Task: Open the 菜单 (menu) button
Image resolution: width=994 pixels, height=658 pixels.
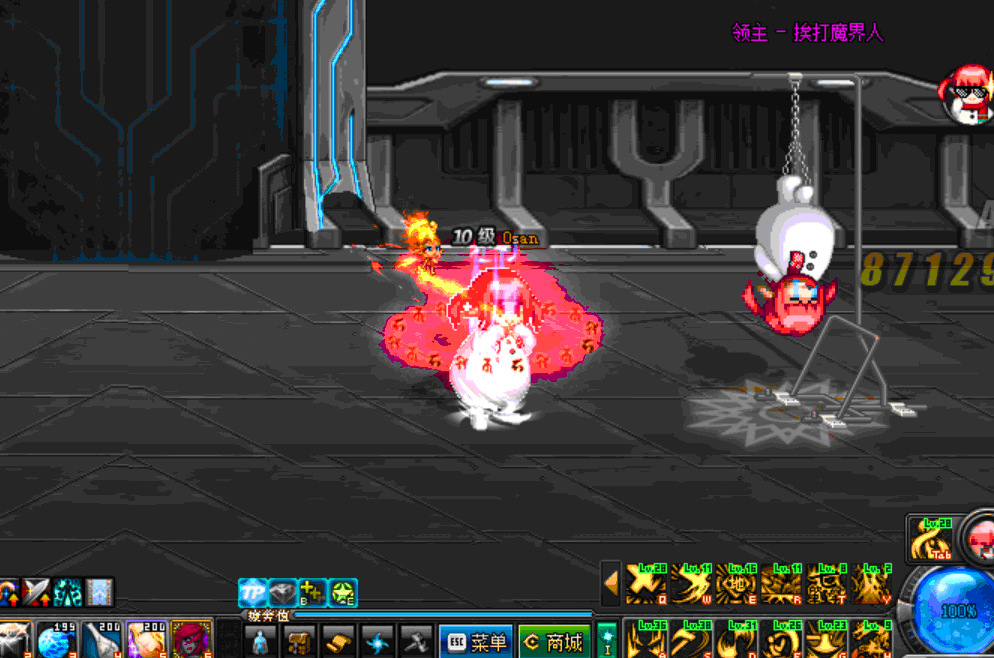Action: click(x=475, y=641)
